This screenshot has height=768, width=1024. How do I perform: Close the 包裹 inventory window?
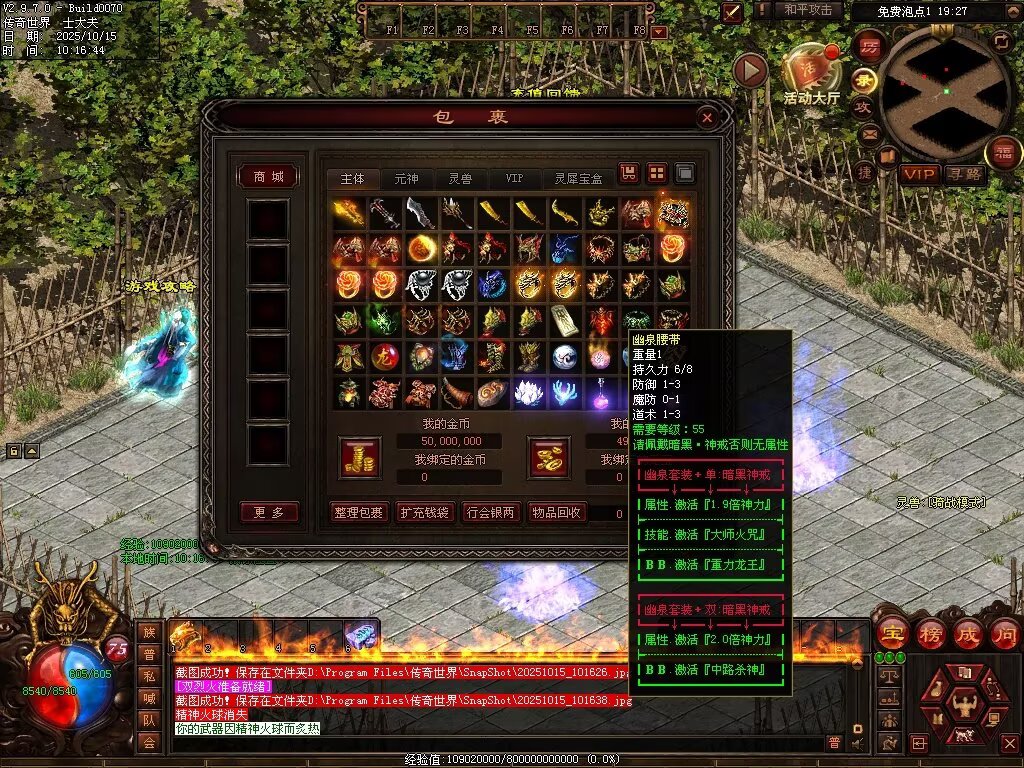coord(708,118)
